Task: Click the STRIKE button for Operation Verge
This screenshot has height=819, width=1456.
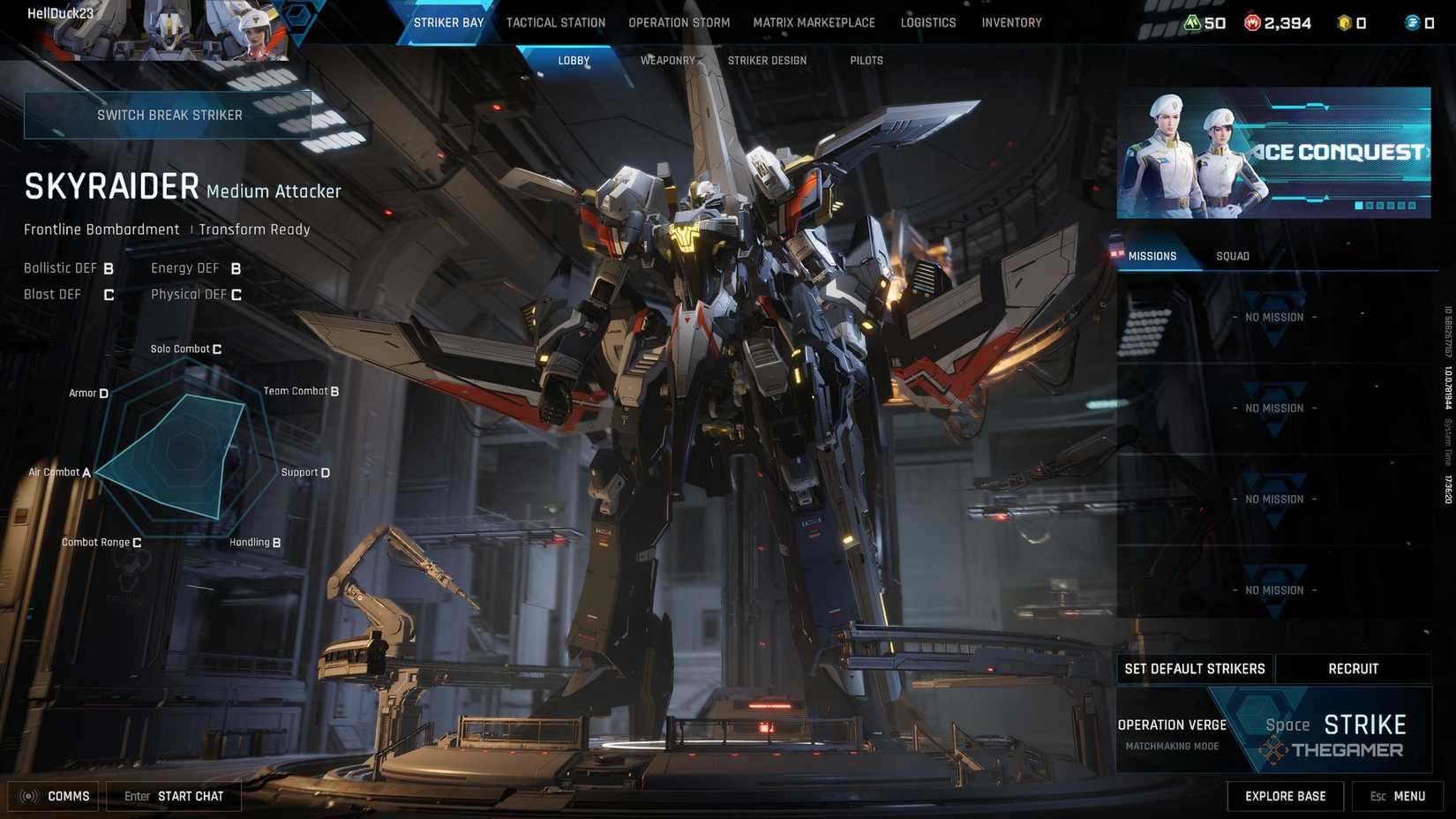Action: click(x=1364, y=724)
